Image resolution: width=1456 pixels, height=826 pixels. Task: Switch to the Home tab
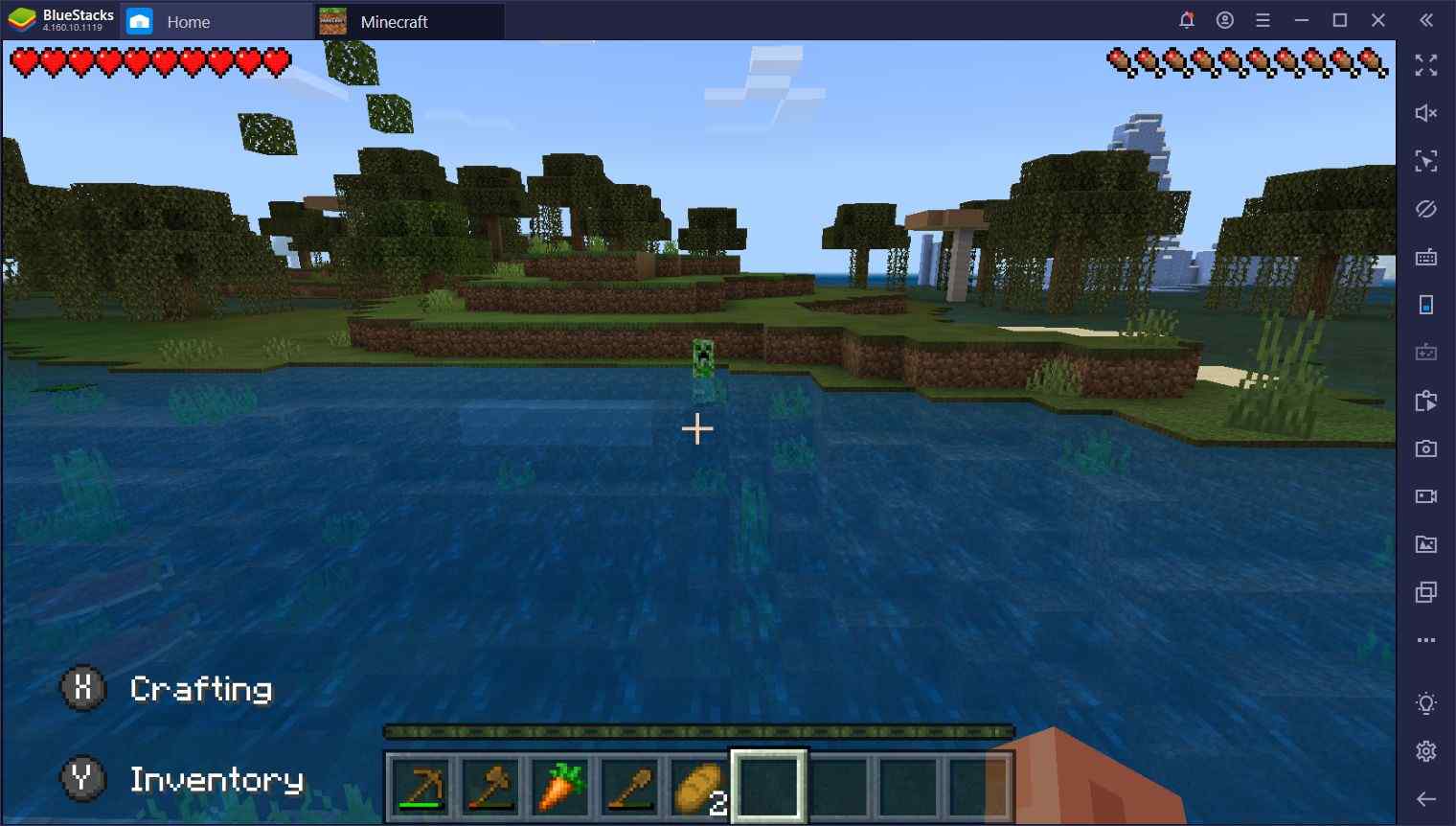[x=188, y=21]
